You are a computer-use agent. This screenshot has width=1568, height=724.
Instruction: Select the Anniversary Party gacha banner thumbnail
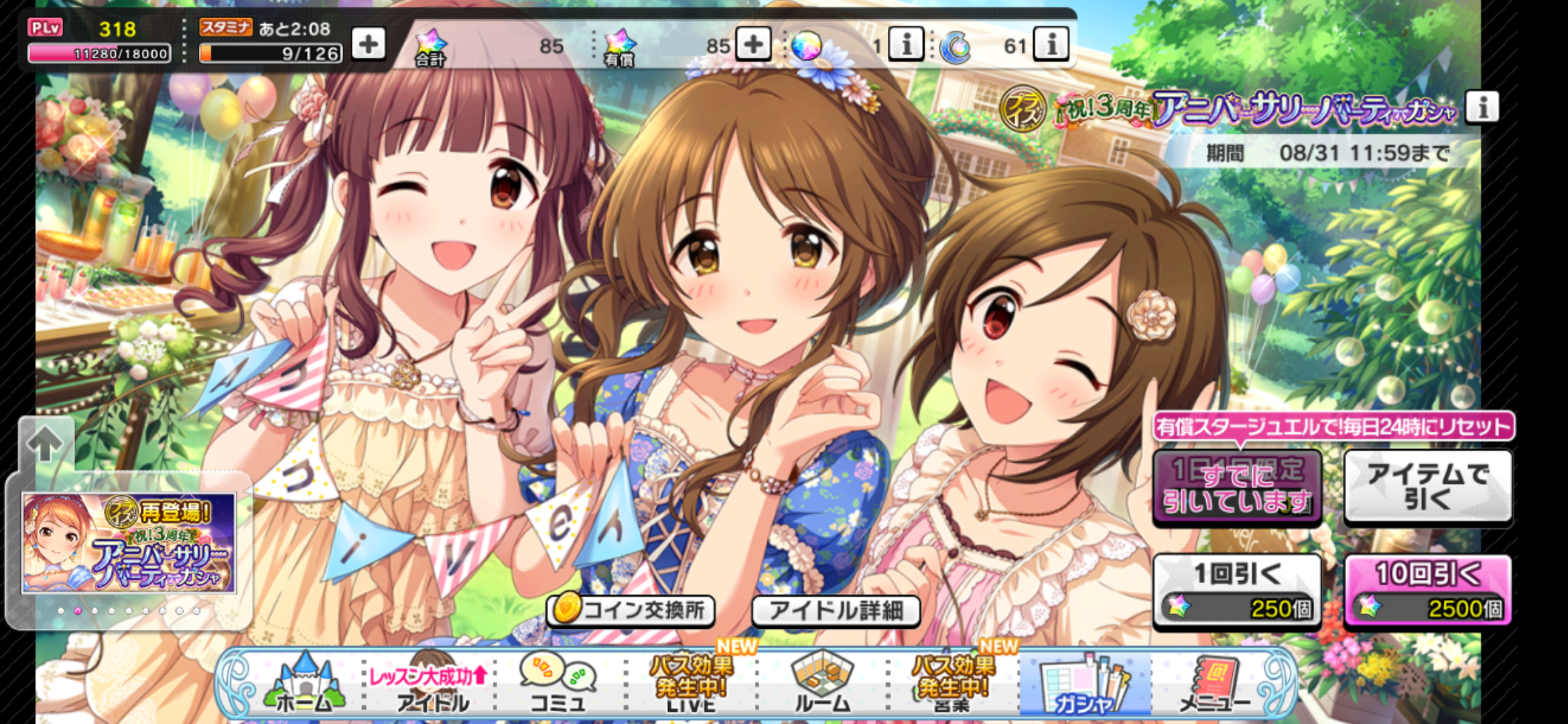129,544
